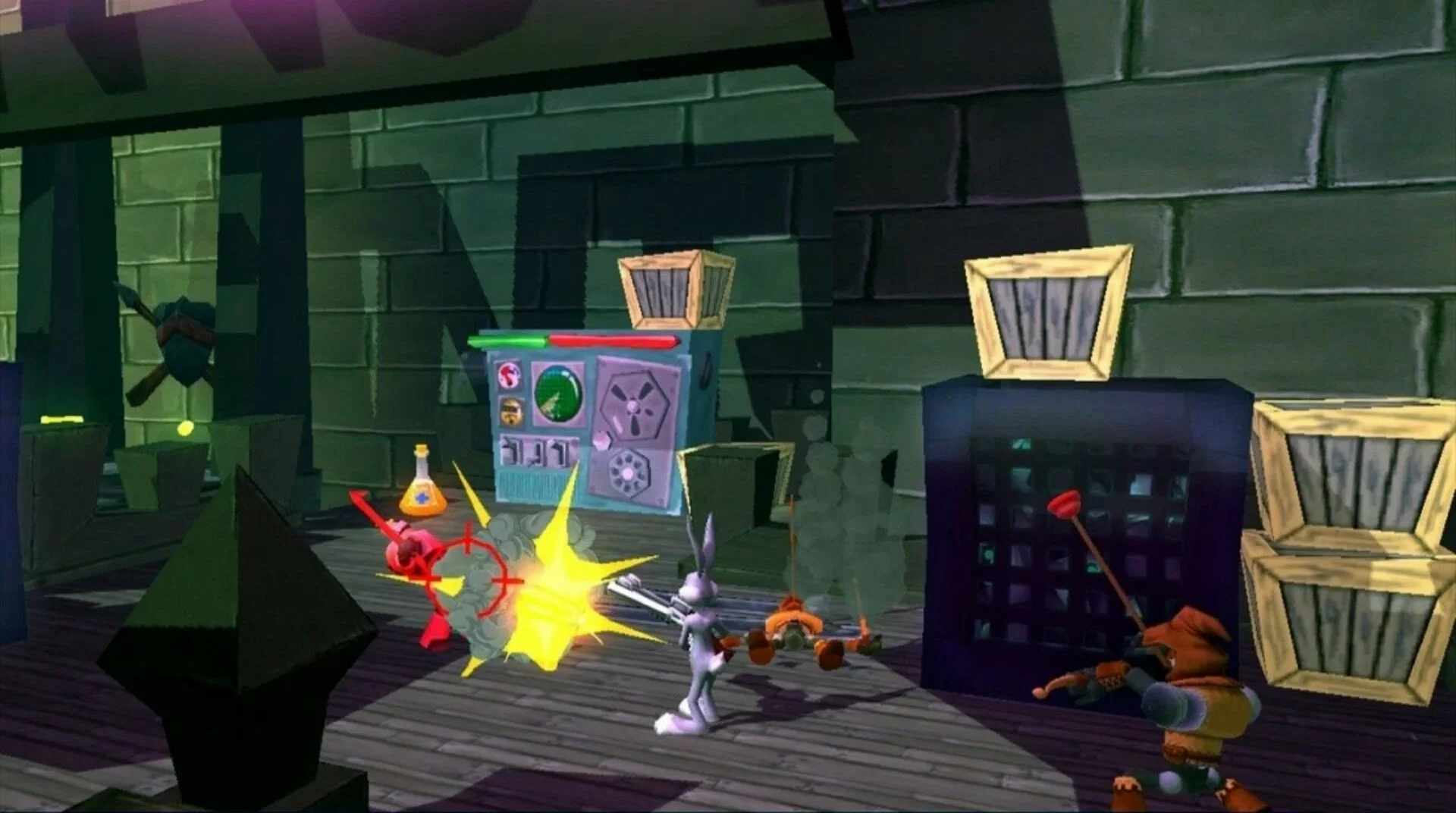Click the green and red health bar
The height and width of the screenshot is (813, 1456).
tap(569, 341)
